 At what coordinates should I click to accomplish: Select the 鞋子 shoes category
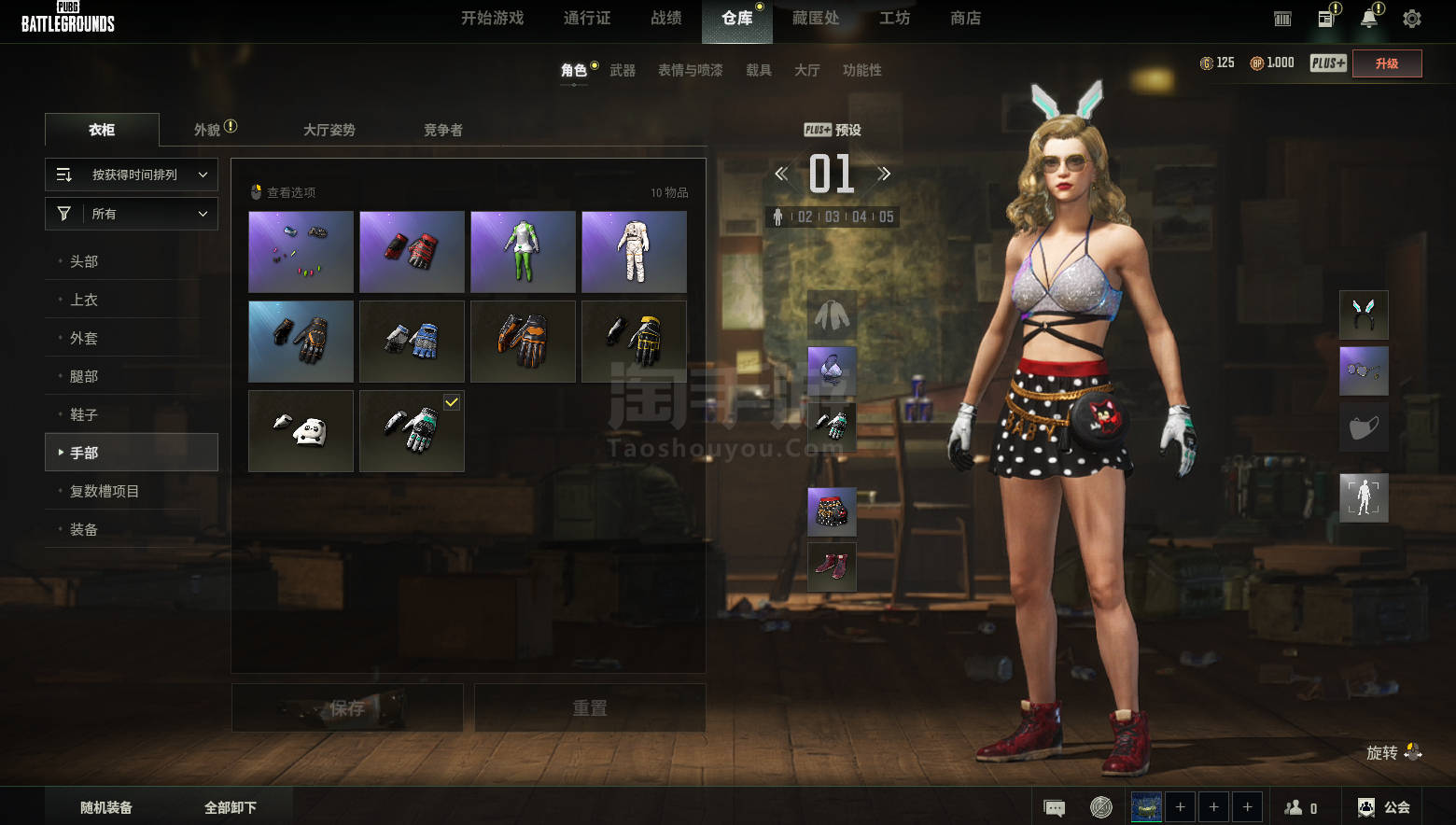(84, 414)
